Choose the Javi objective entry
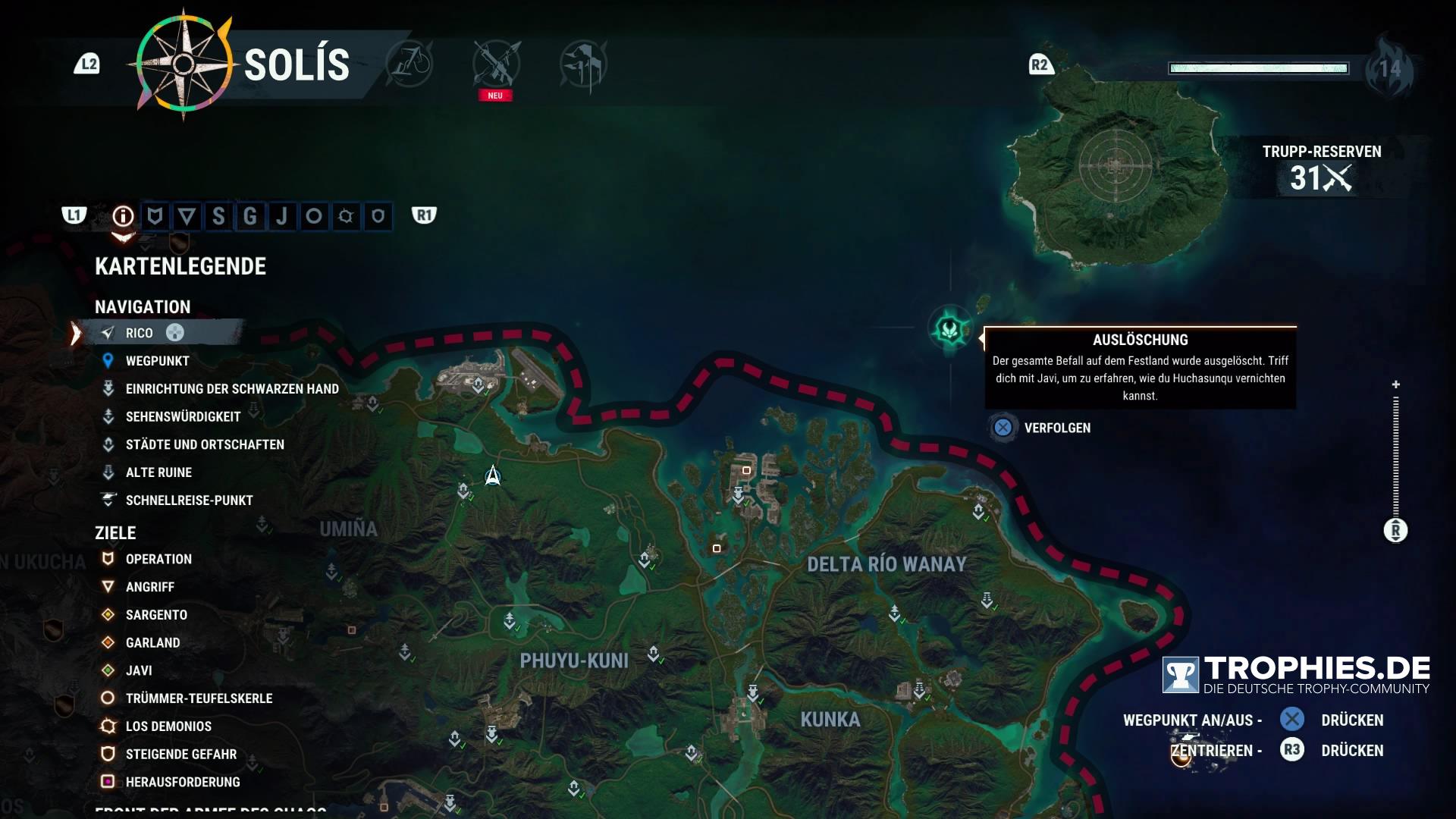The width and height of the screenshot is (1456, 819). click(x=139, y=670)
